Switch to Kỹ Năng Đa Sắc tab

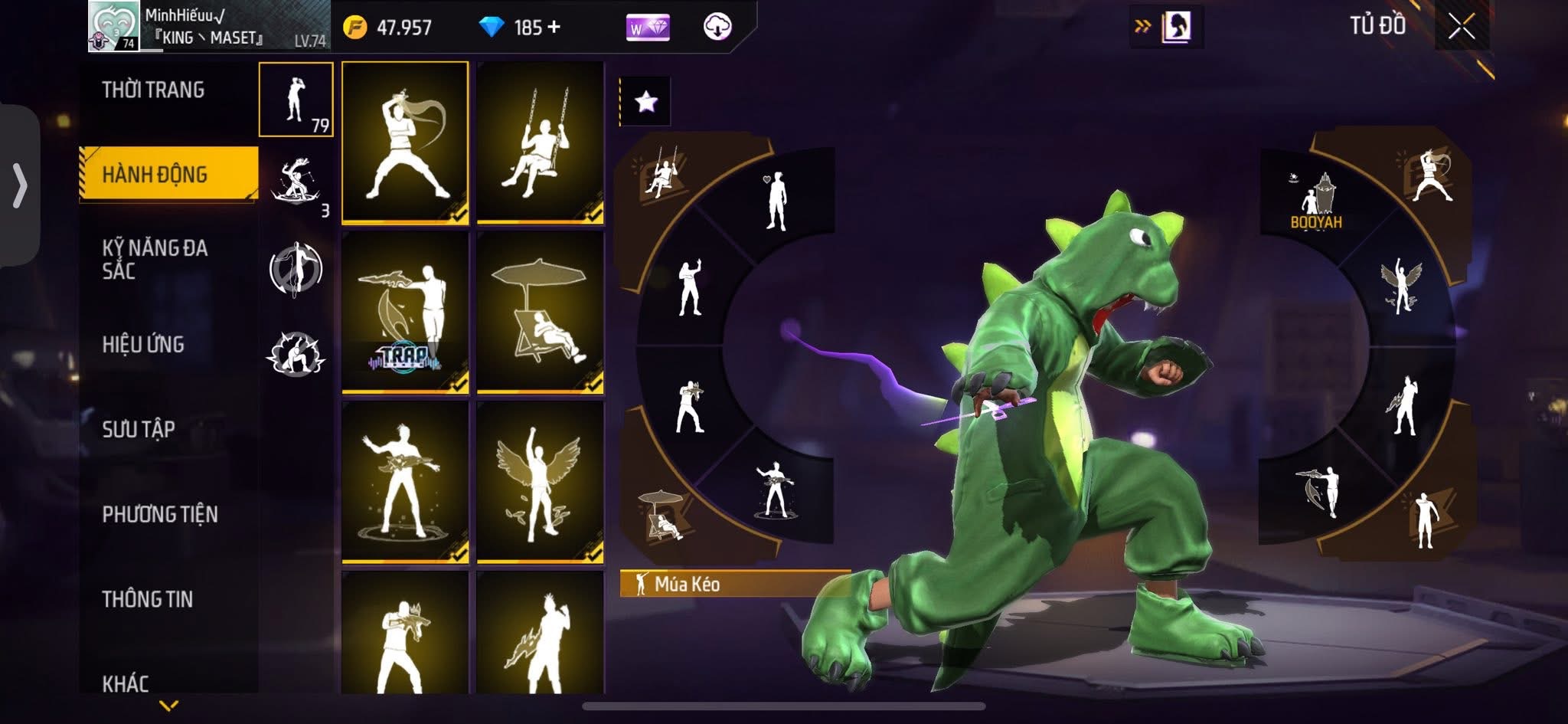(155, 259)
